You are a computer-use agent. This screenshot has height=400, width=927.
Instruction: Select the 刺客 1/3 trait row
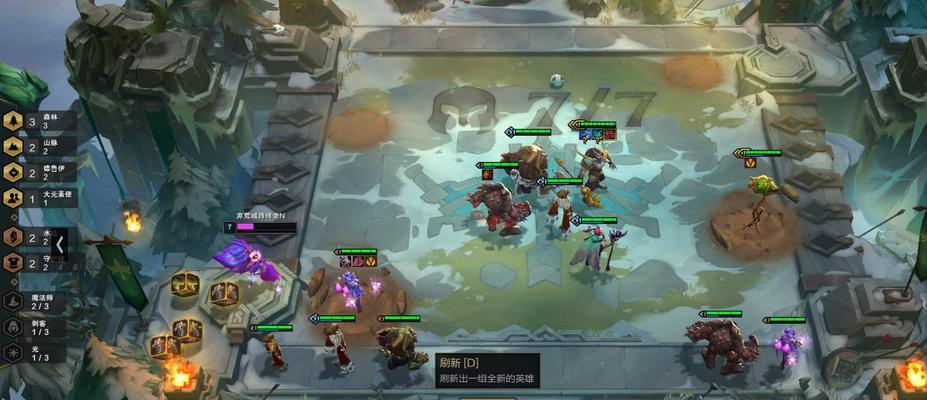tap(35, 327)
